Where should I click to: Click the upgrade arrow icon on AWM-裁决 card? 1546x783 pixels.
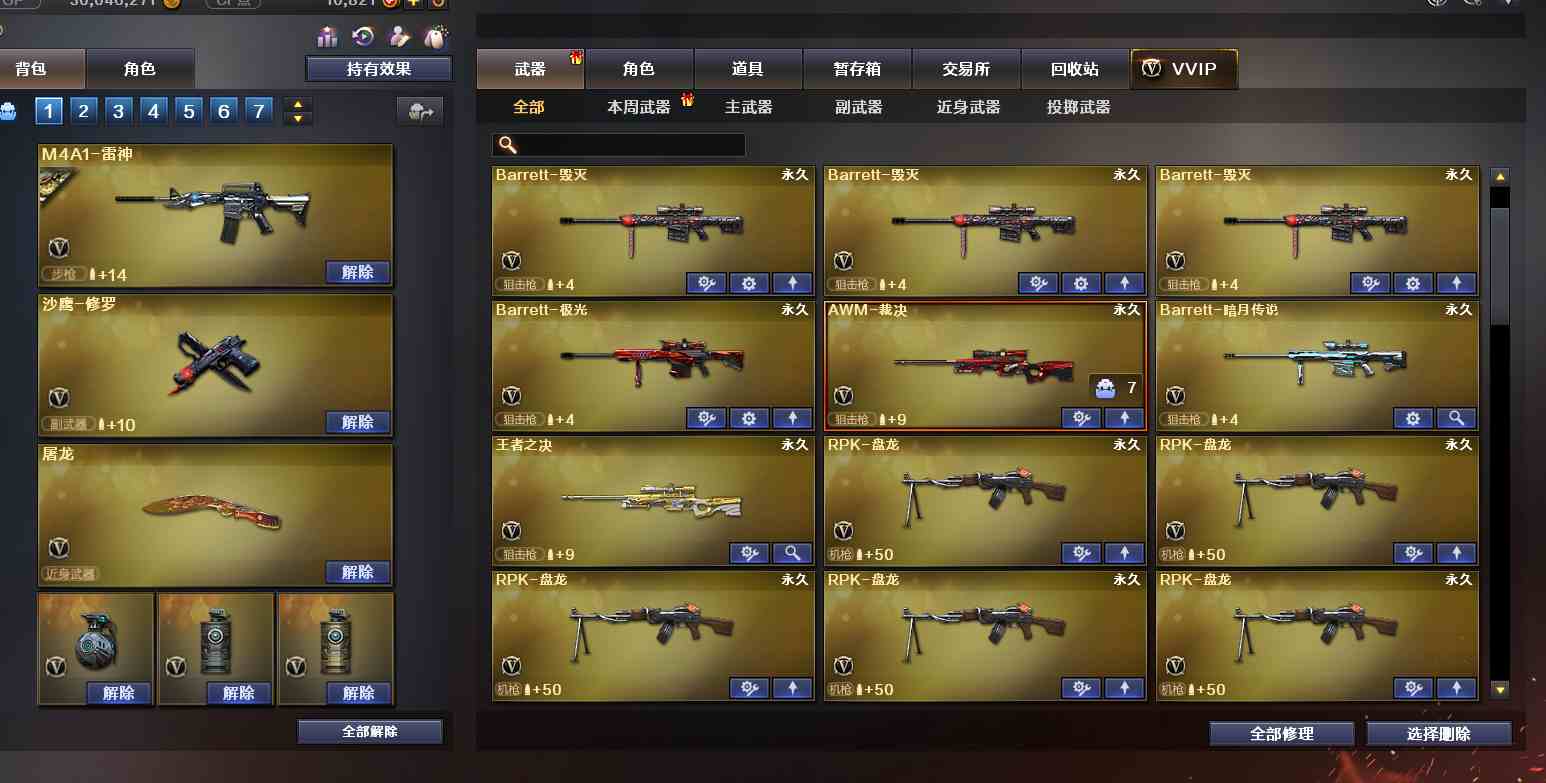(x=1124, y=418)
